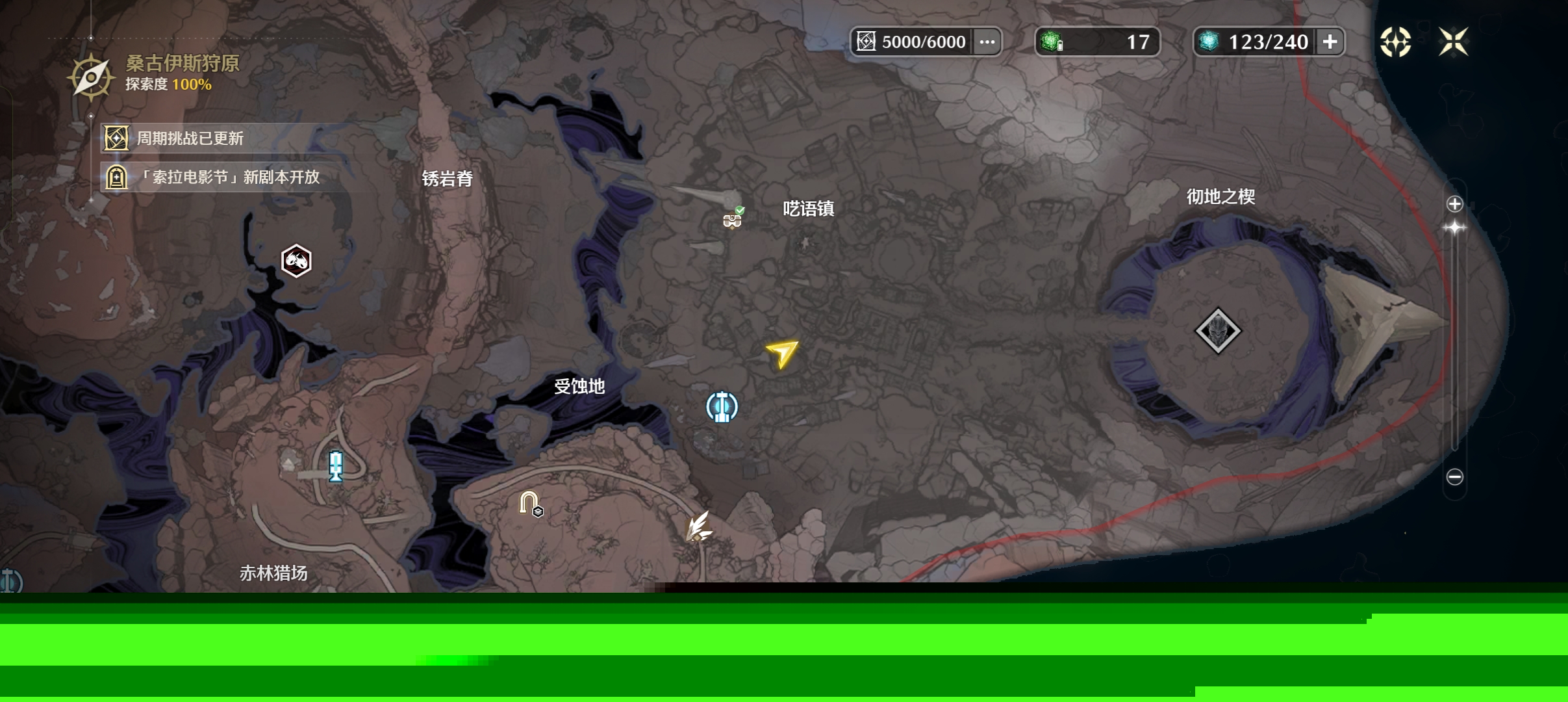Open the map marker settings icon beside the close button

[x=1395, y=42]
